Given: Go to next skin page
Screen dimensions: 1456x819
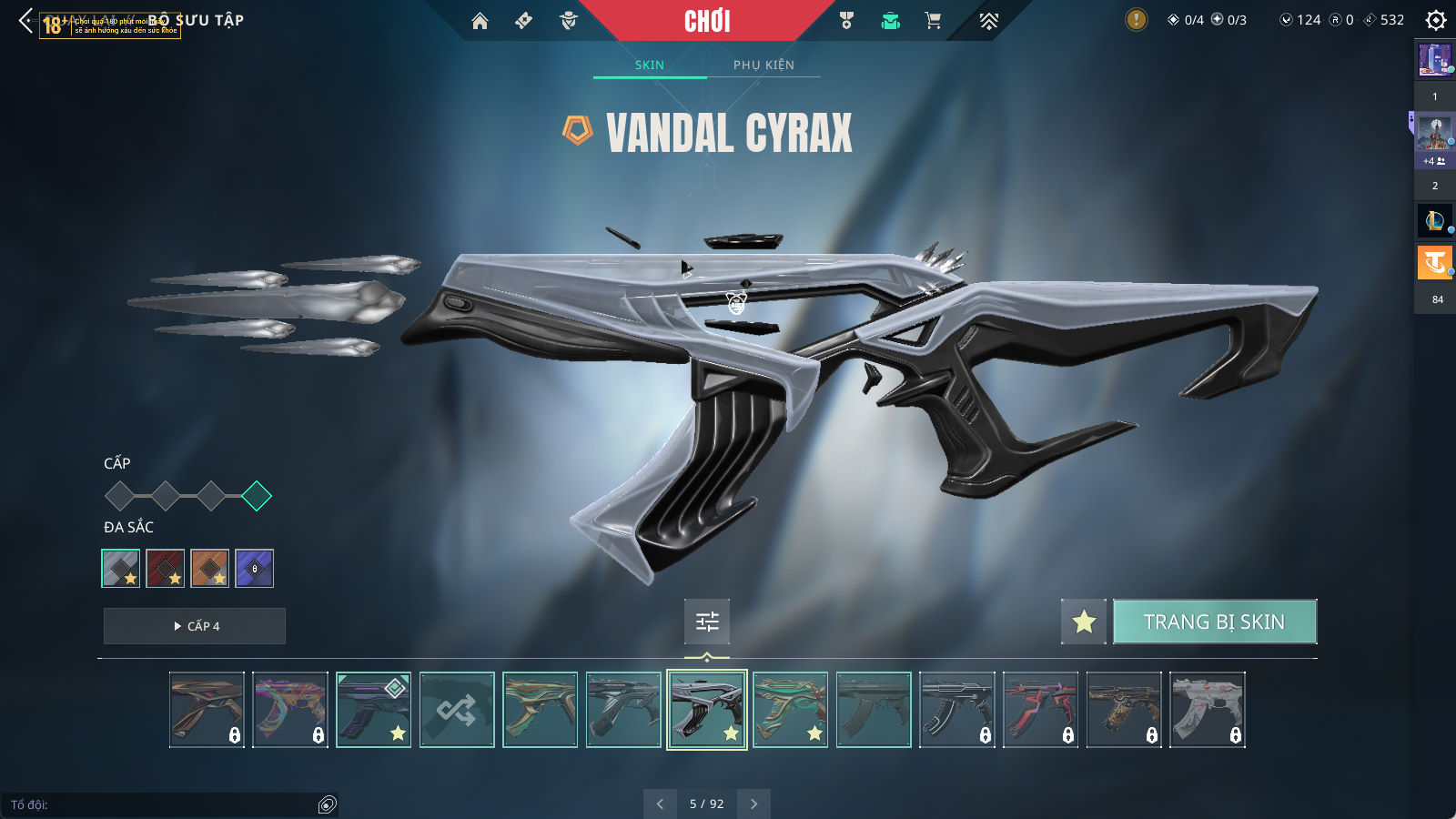Looking at the screenshot, I should (x=753, y=804).
